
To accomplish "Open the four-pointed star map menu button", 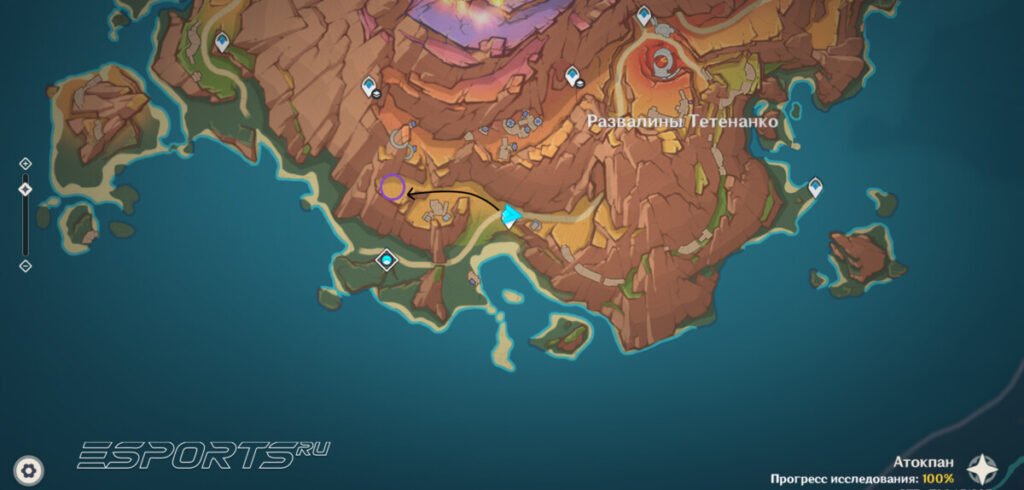I will point(982,468).
